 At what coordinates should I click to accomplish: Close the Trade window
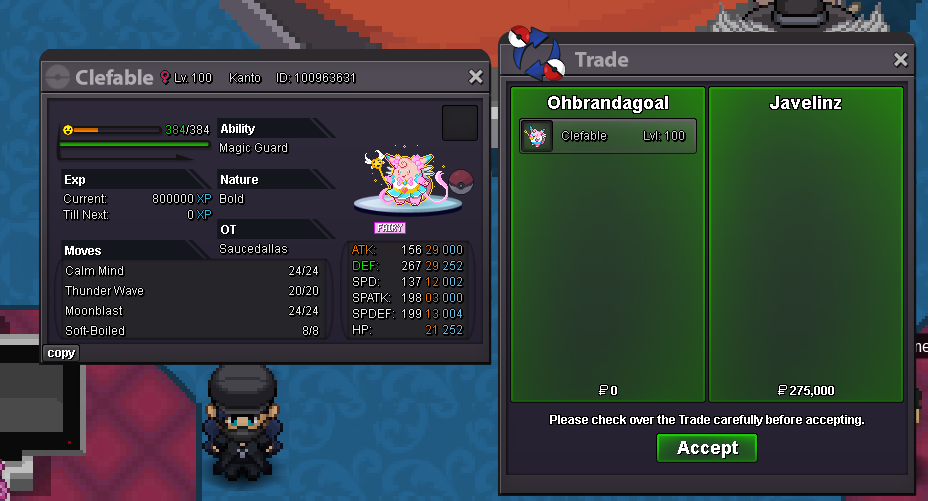click(901, 60)
